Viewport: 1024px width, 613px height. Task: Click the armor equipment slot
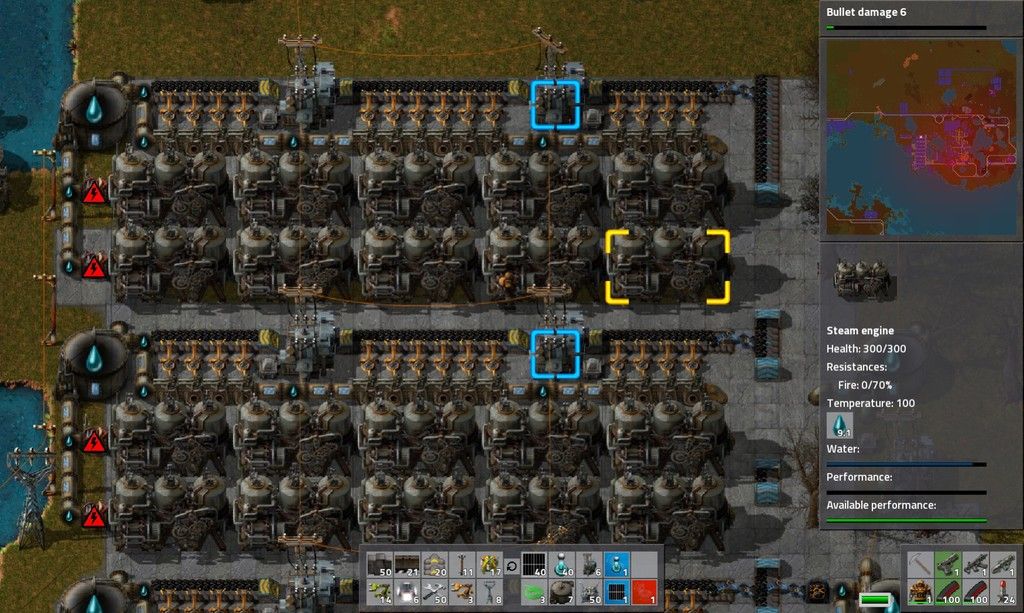(918, 590)
